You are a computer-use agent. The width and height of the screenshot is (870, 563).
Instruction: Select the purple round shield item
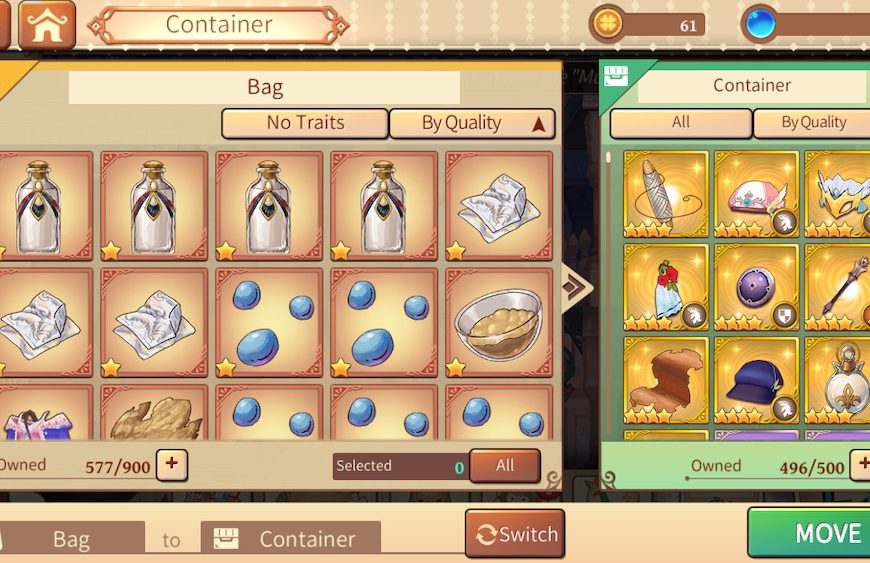tap(756, 287)
